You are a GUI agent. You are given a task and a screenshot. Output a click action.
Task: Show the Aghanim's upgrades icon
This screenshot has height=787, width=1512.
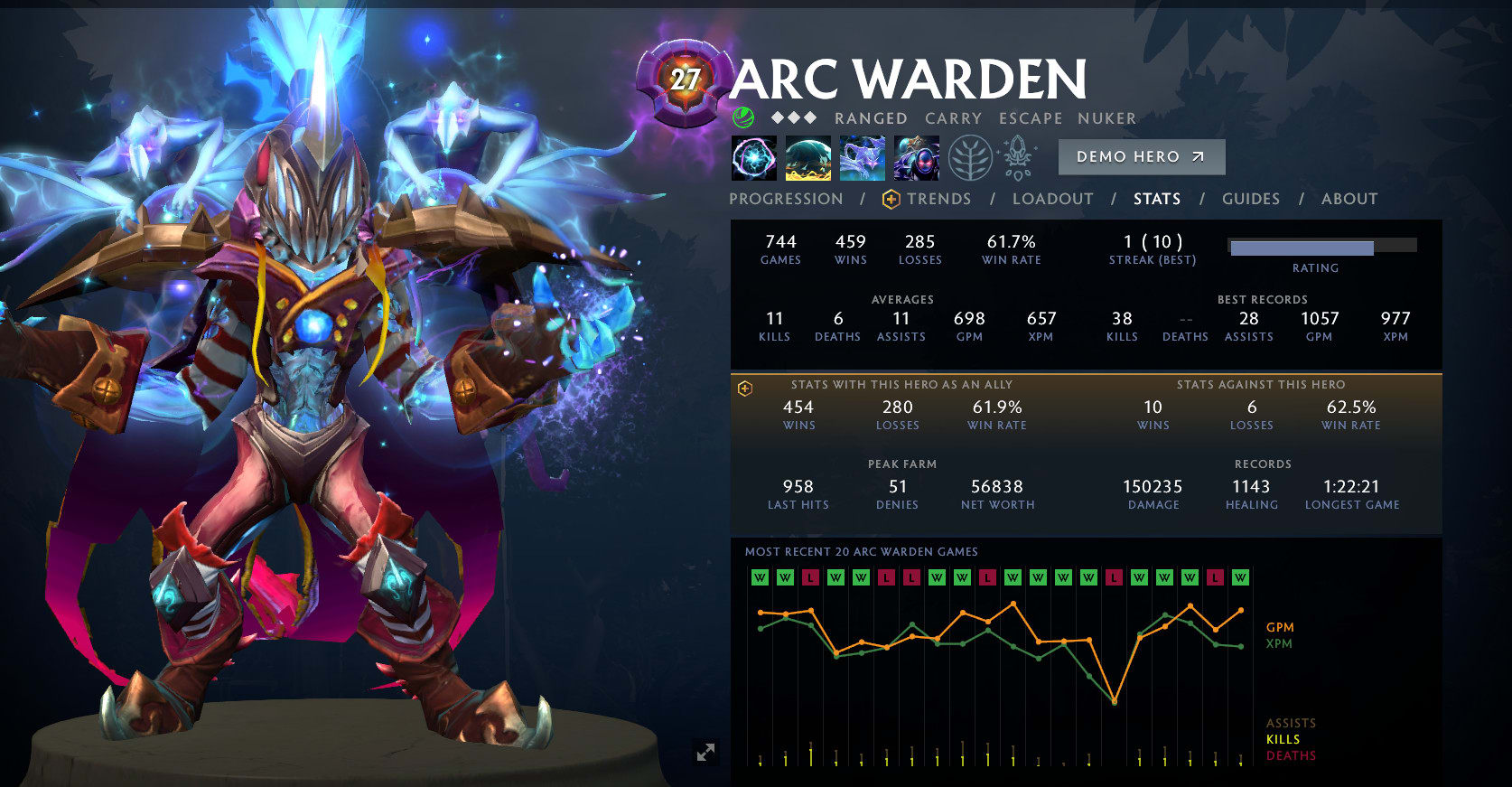point(1019,158)
